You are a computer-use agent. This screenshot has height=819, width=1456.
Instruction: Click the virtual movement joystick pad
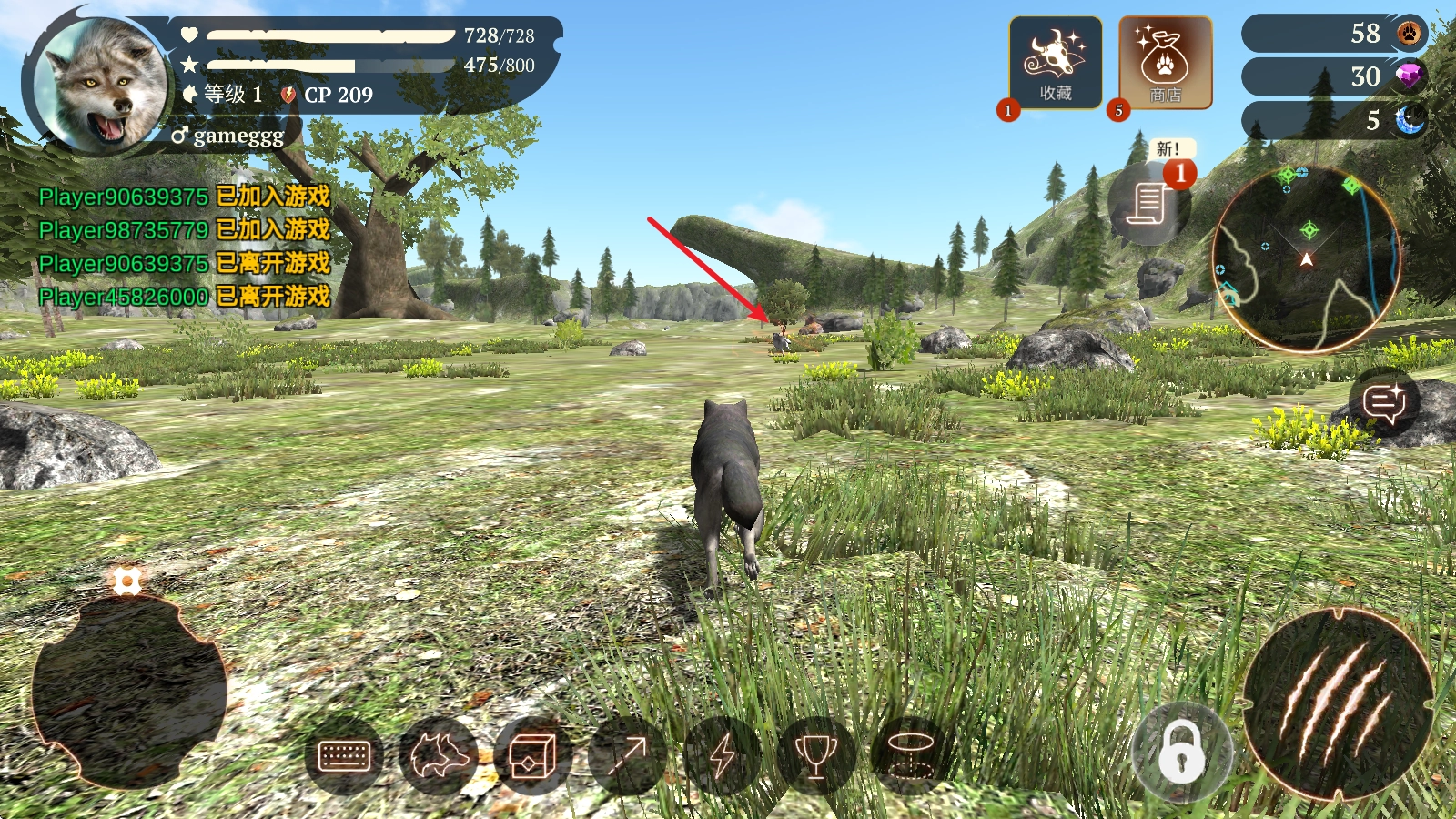[127, 693]
